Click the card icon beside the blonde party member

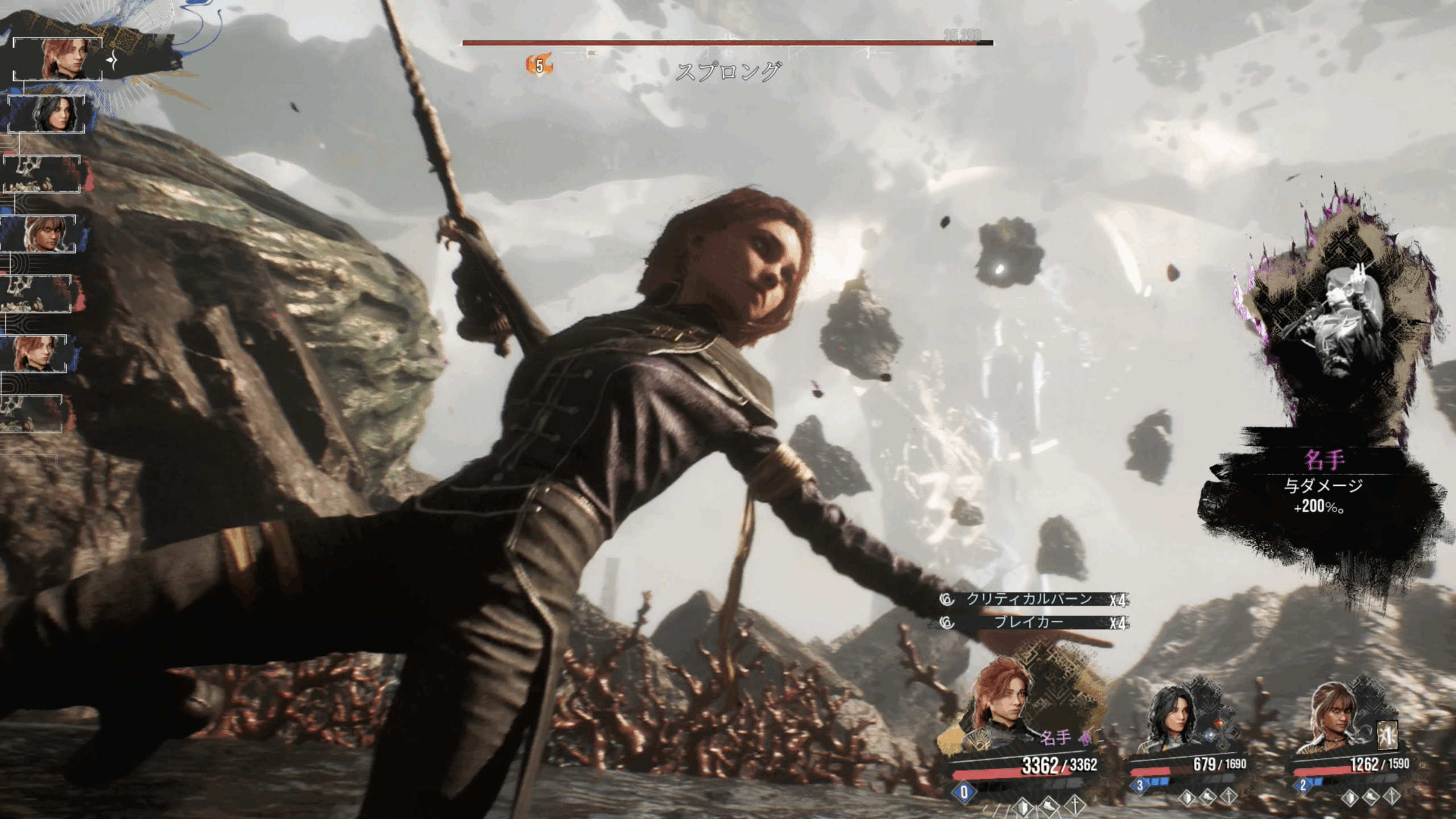(x=1387, y=737)
